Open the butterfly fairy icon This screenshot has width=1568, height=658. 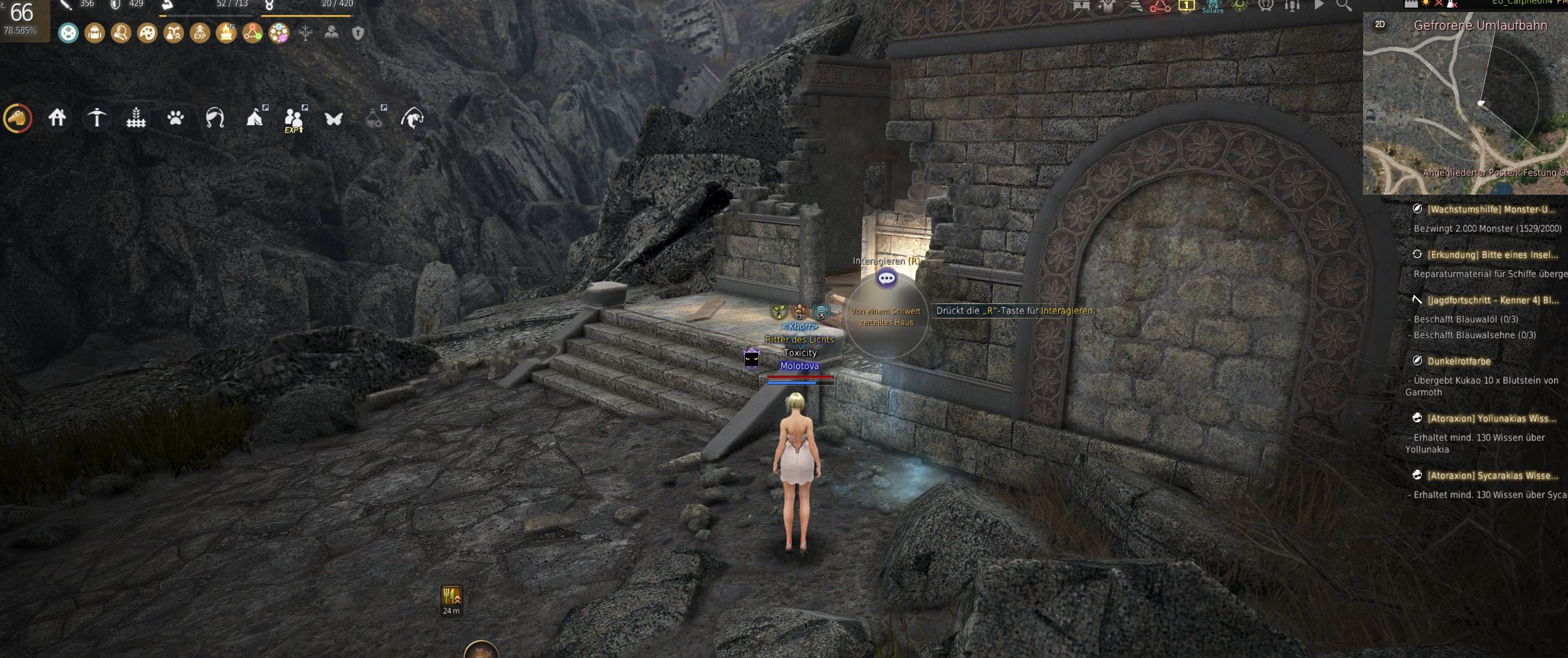pos(333,118)
